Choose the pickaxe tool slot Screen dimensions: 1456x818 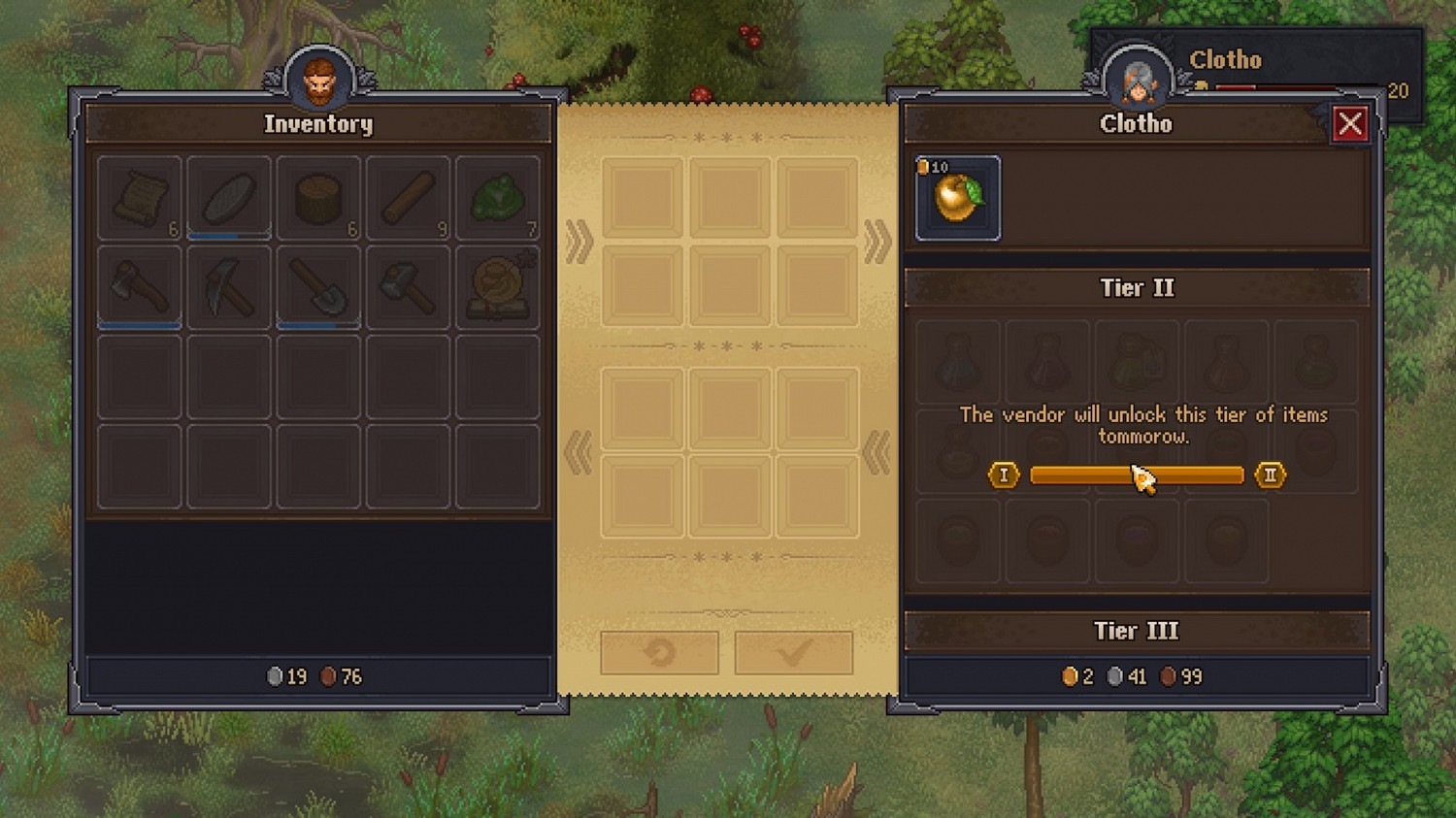[x=229, y=287]
